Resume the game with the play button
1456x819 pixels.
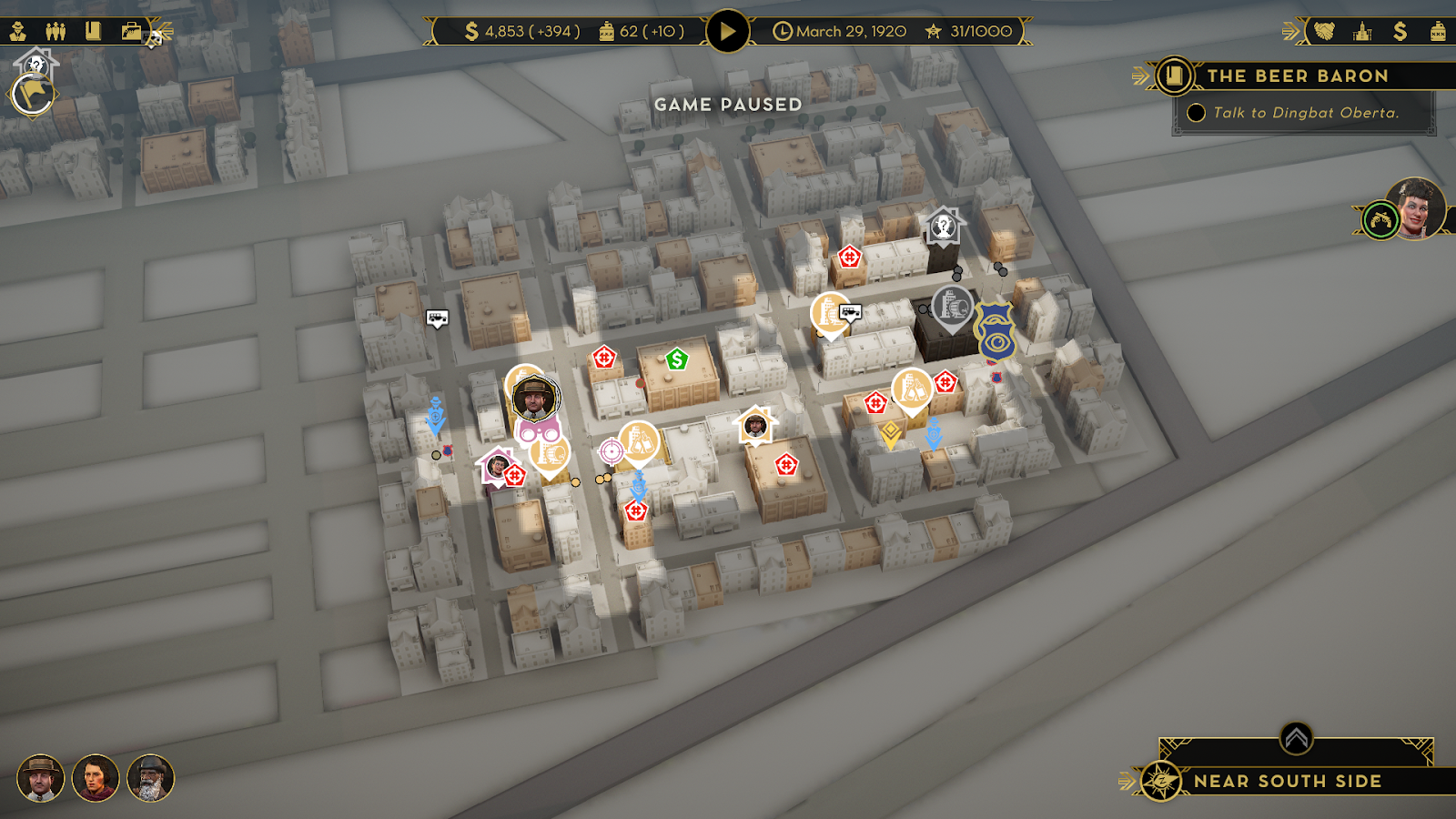coord(727,32)
